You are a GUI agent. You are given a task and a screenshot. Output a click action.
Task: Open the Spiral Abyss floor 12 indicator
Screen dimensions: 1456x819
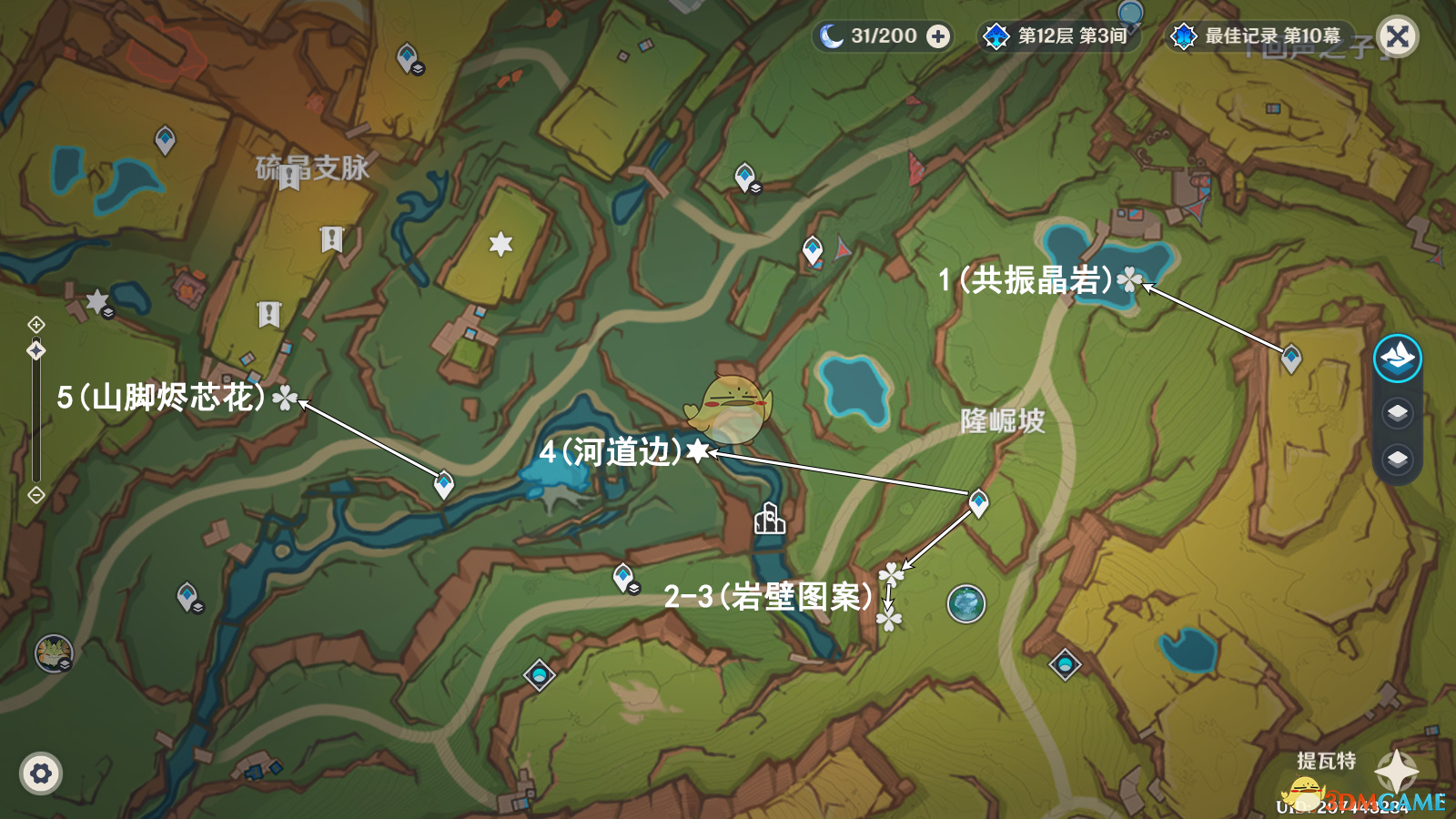[x=1059, y=36]
